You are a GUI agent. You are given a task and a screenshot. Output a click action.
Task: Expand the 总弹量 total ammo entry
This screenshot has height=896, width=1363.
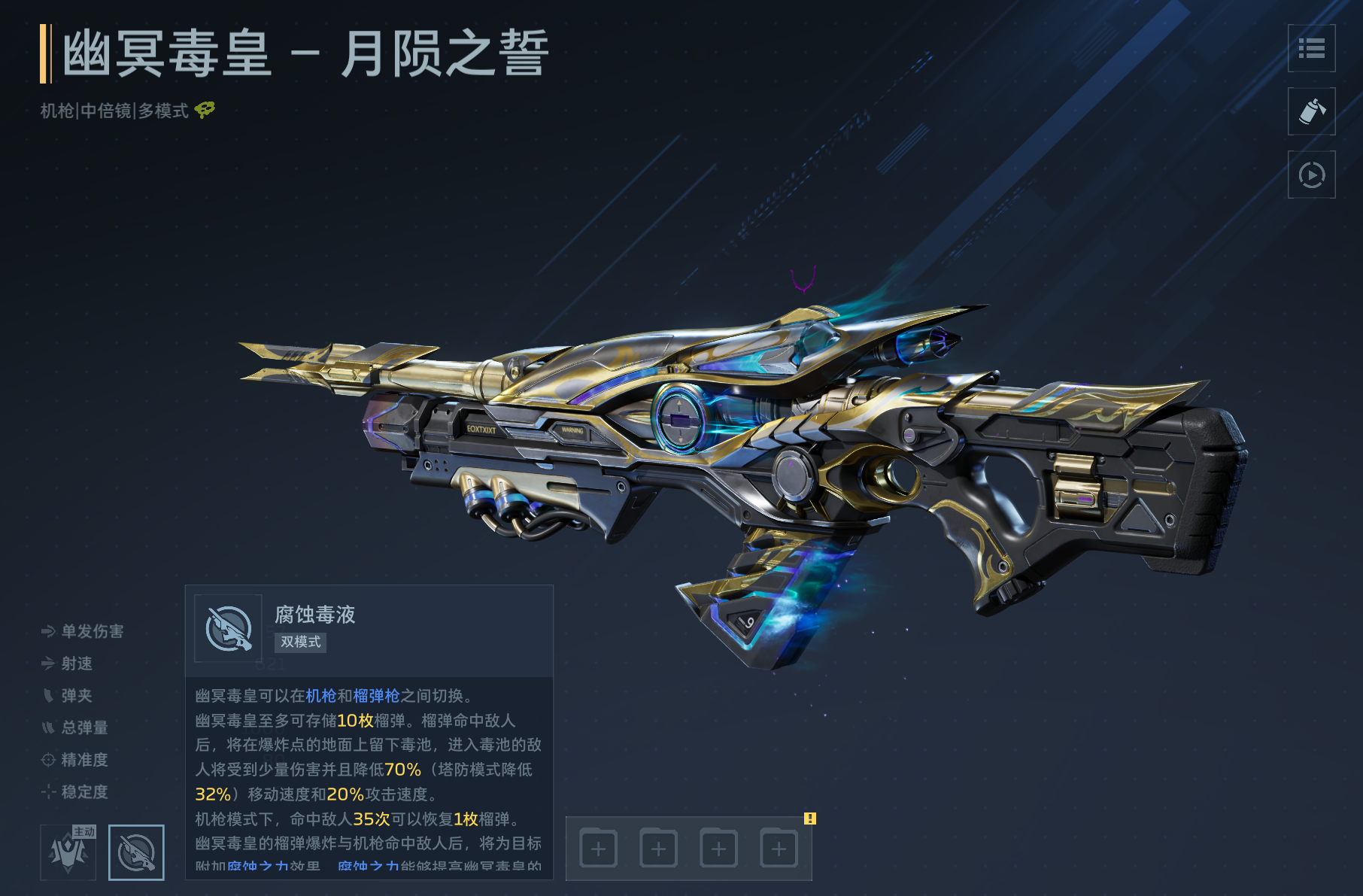(x=47, y=728)
